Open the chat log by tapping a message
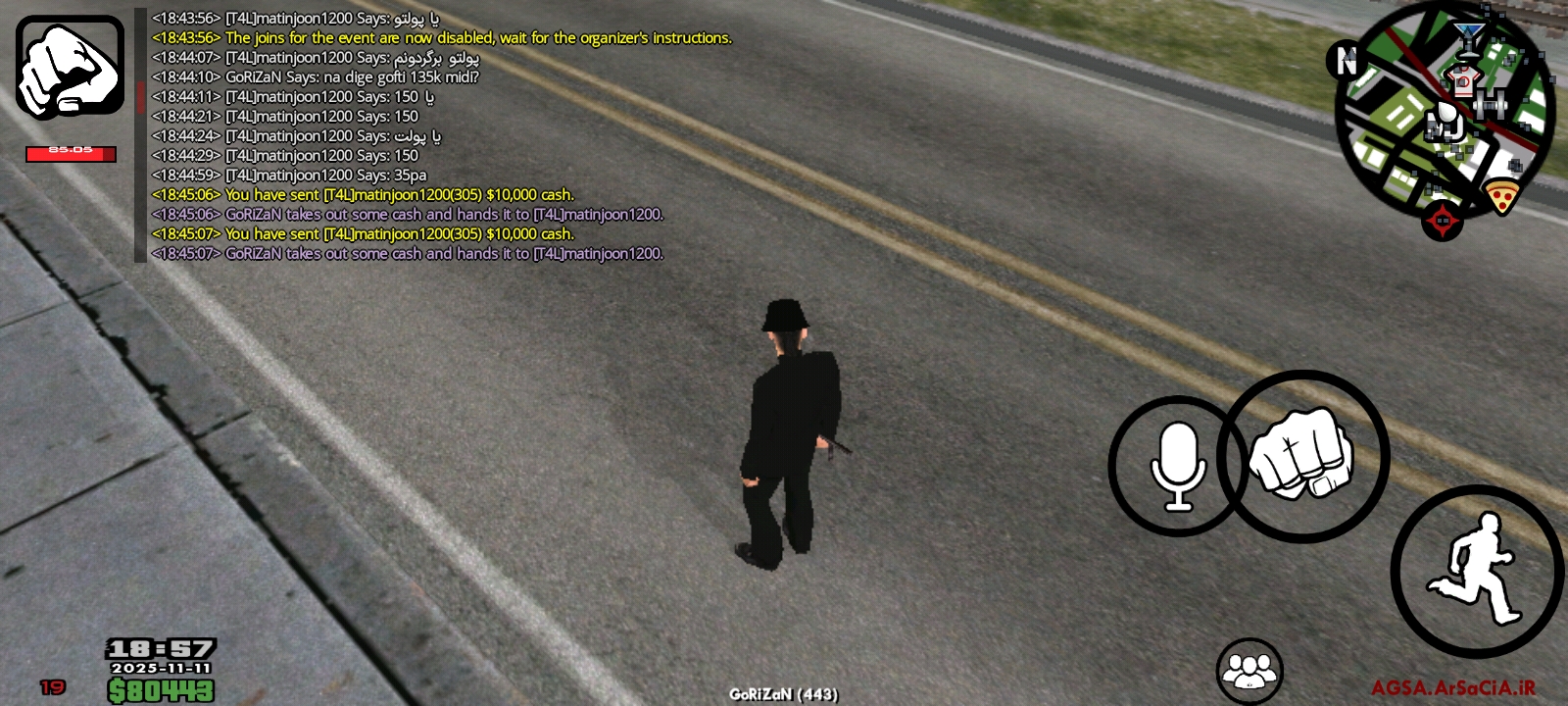 point(392,137)
